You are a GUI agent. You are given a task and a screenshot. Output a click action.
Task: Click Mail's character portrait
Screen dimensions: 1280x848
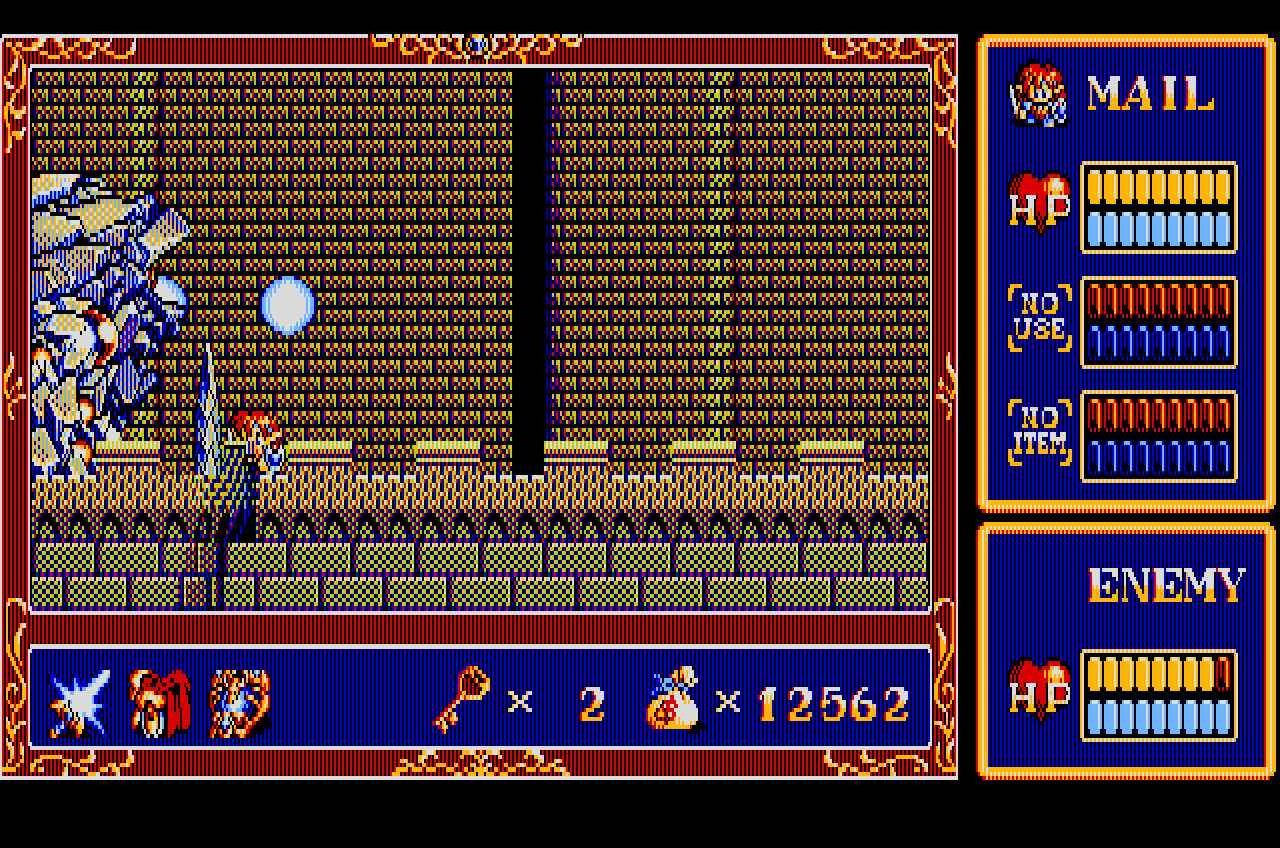[x=1037, y=95]
